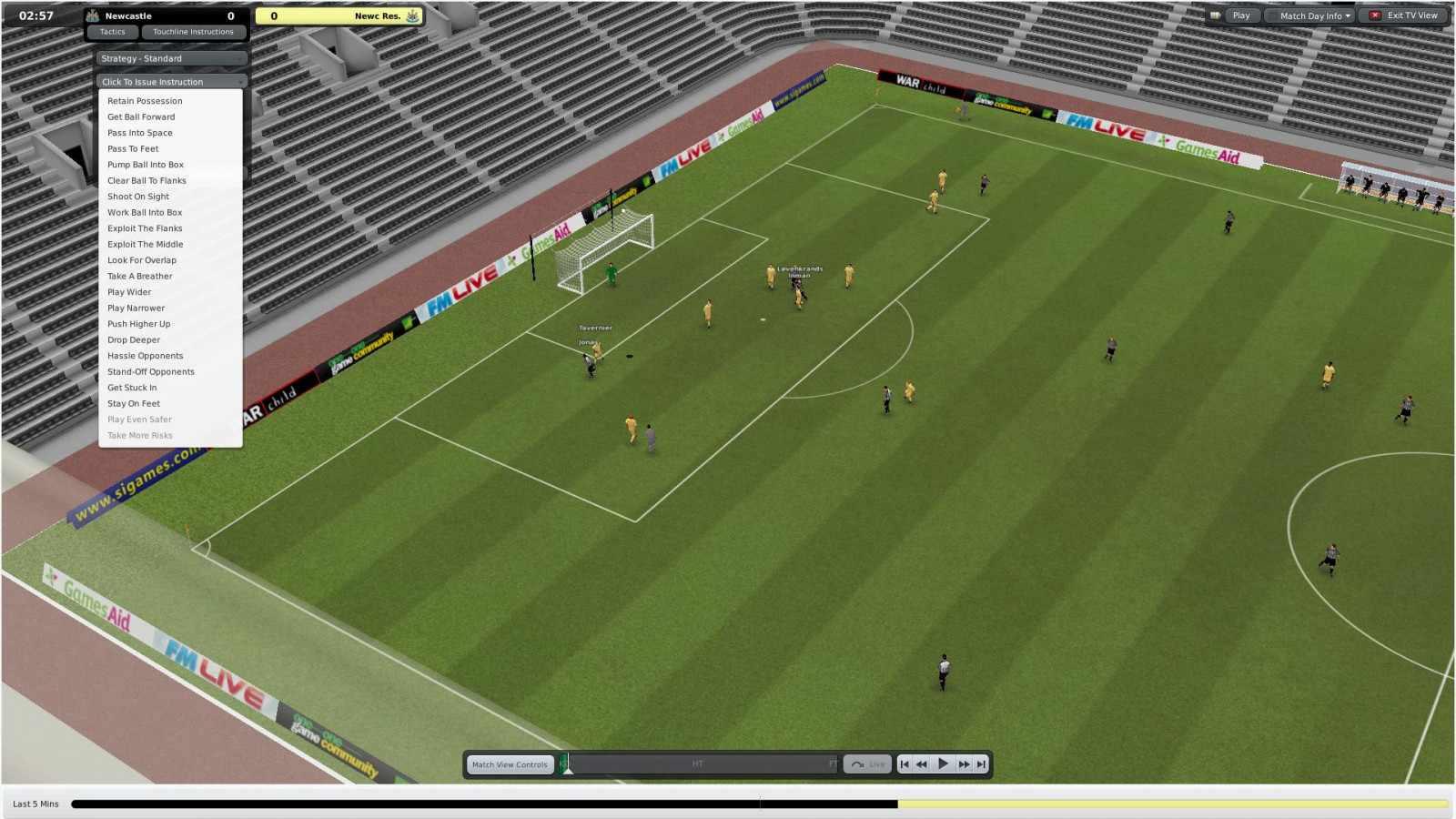Issue the Shoot On Sight instruction
This screenshot has width=1456, height=819.
pos(138,197)
